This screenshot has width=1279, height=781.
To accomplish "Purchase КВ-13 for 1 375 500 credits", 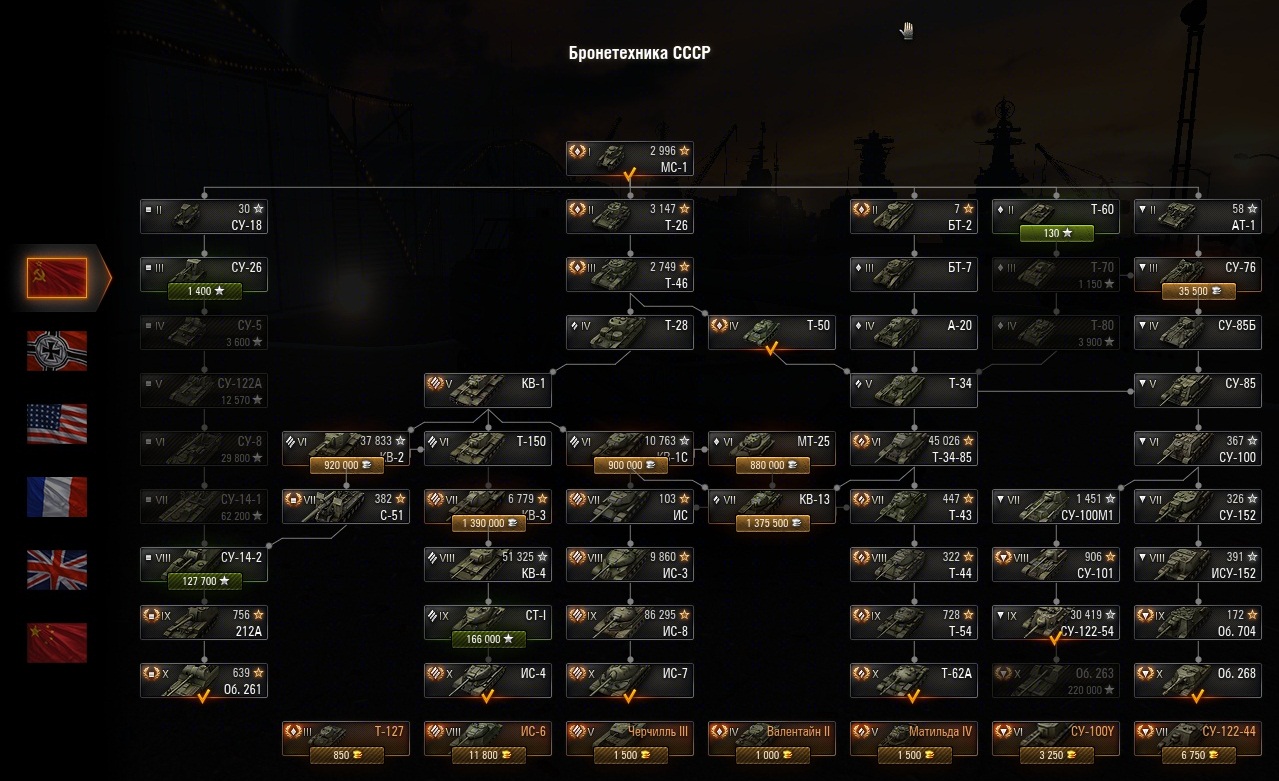I will [x=771, y=523].
